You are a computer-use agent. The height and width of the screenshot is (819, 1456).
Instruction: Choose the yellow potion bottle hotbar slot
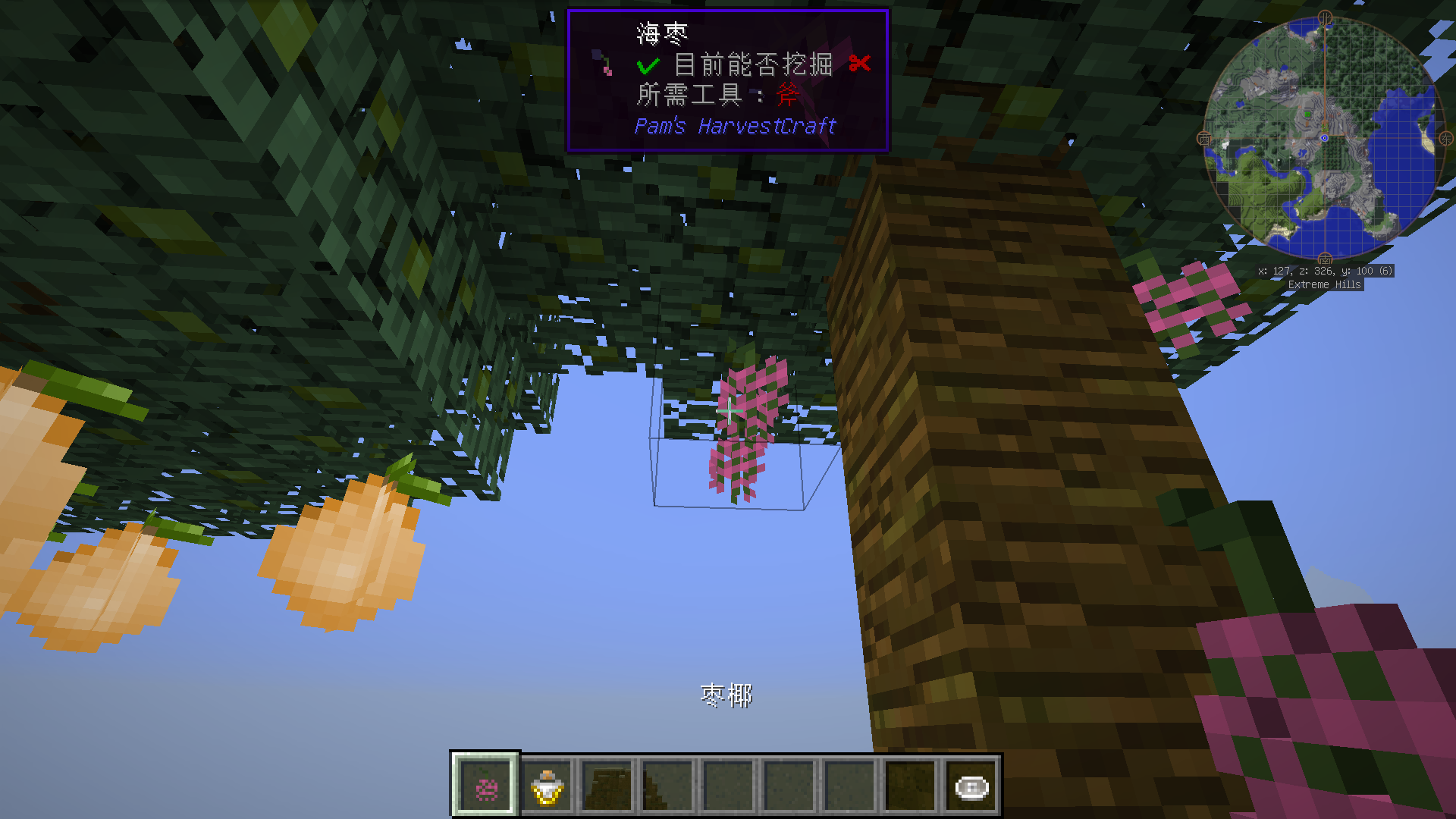pos(547,786)
